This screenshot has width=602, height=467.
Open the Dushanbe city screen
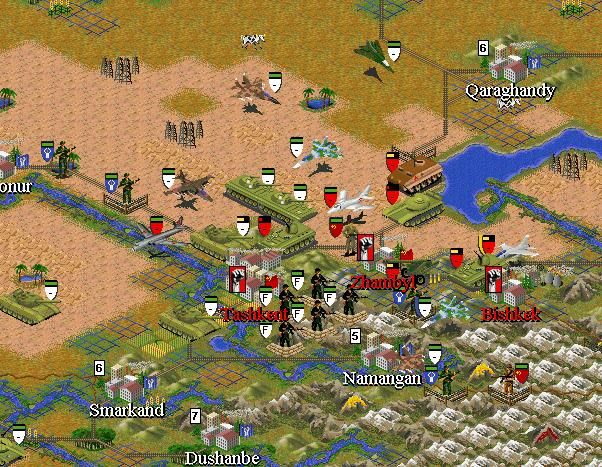coord(220,434)
